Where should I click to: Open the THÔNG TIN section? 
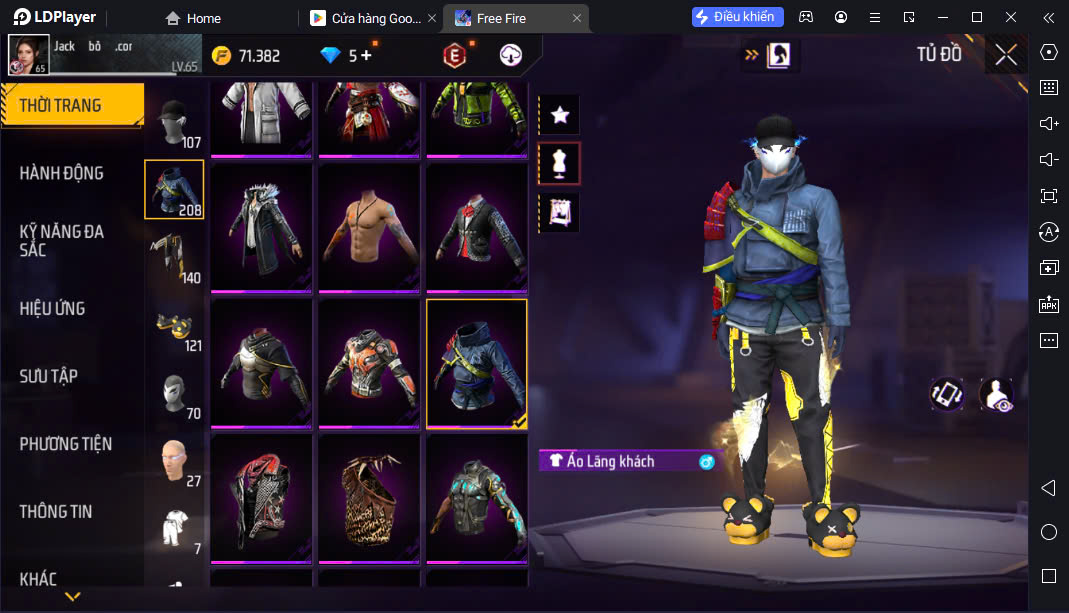coord(56,511)
